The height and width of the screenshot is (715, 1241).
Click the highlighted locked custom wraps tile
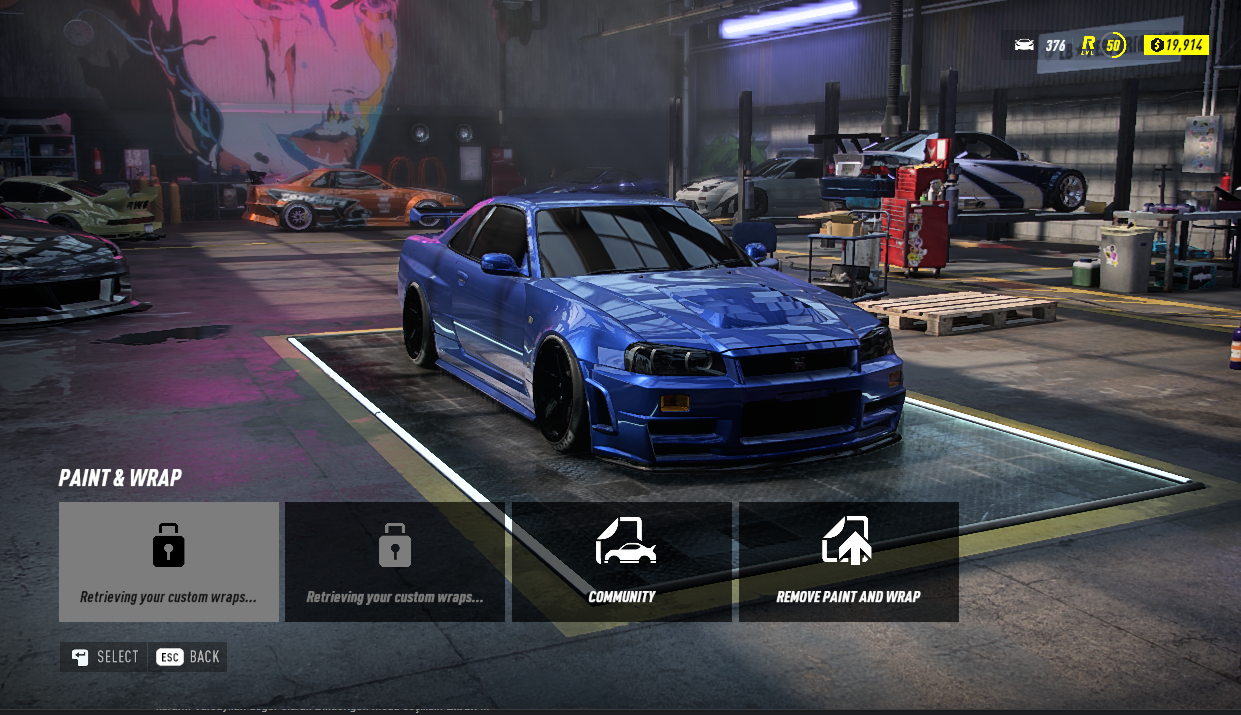click(x=169, y=561)
